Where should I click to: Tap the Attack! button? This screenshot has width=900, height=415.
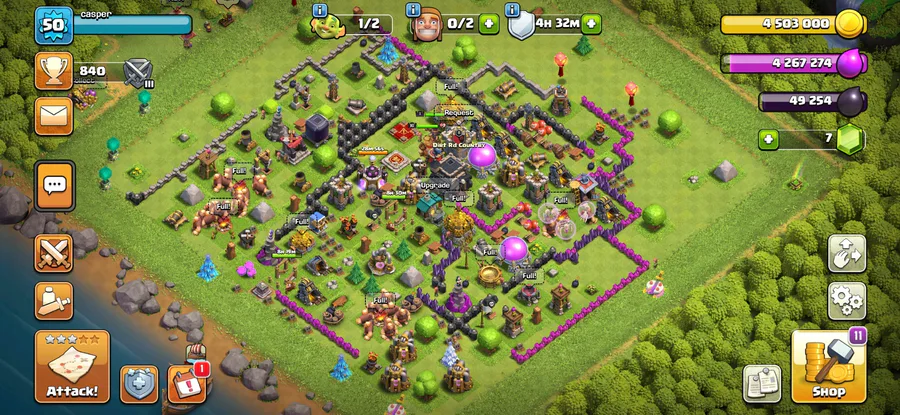[x=72, y=367]
